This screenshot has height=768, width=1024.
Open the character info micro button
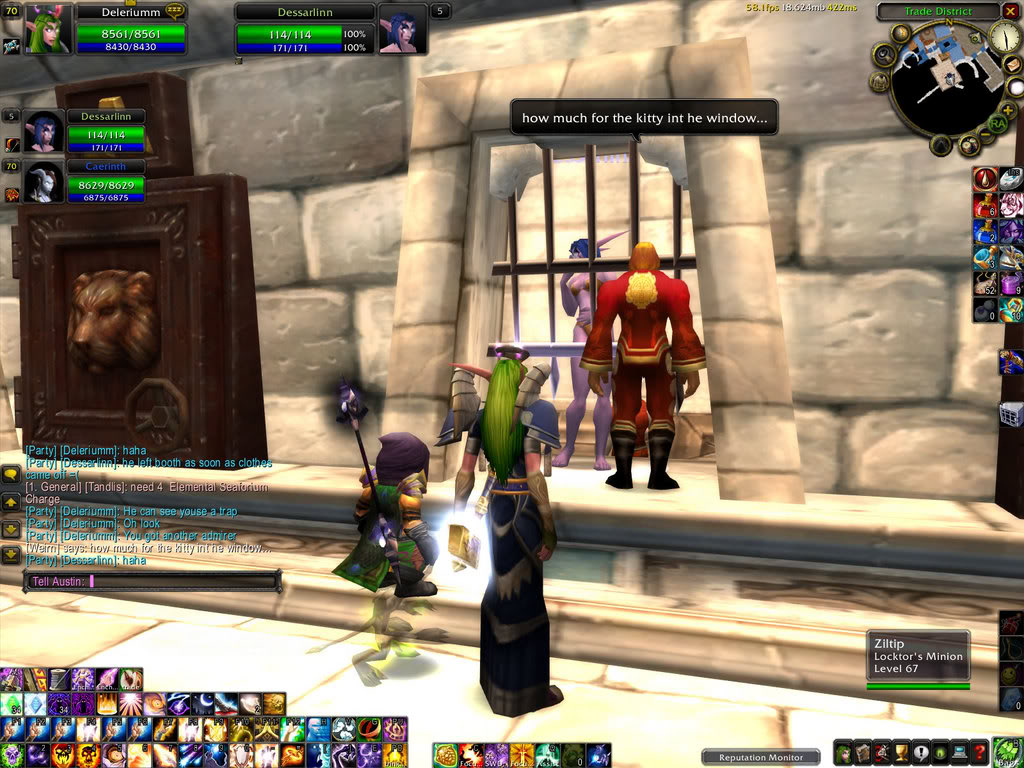pyautogui.click(x=844, y=753)
